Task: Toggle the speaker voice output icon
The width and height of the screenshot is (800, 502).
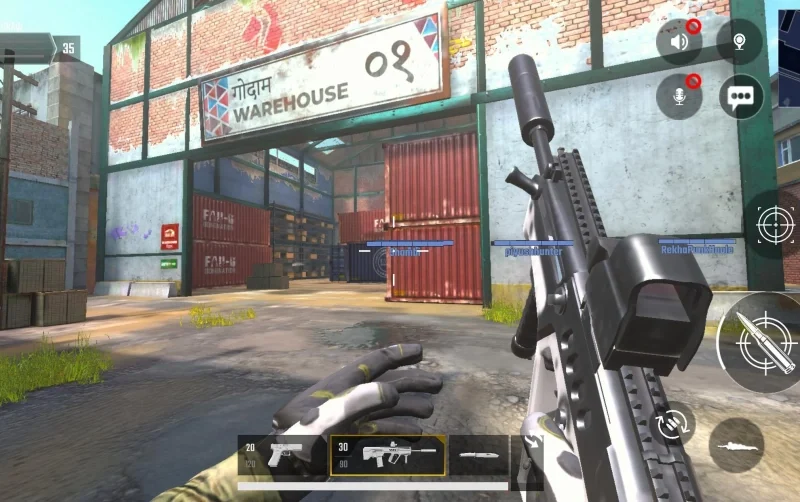Action: tap(678, 42)
